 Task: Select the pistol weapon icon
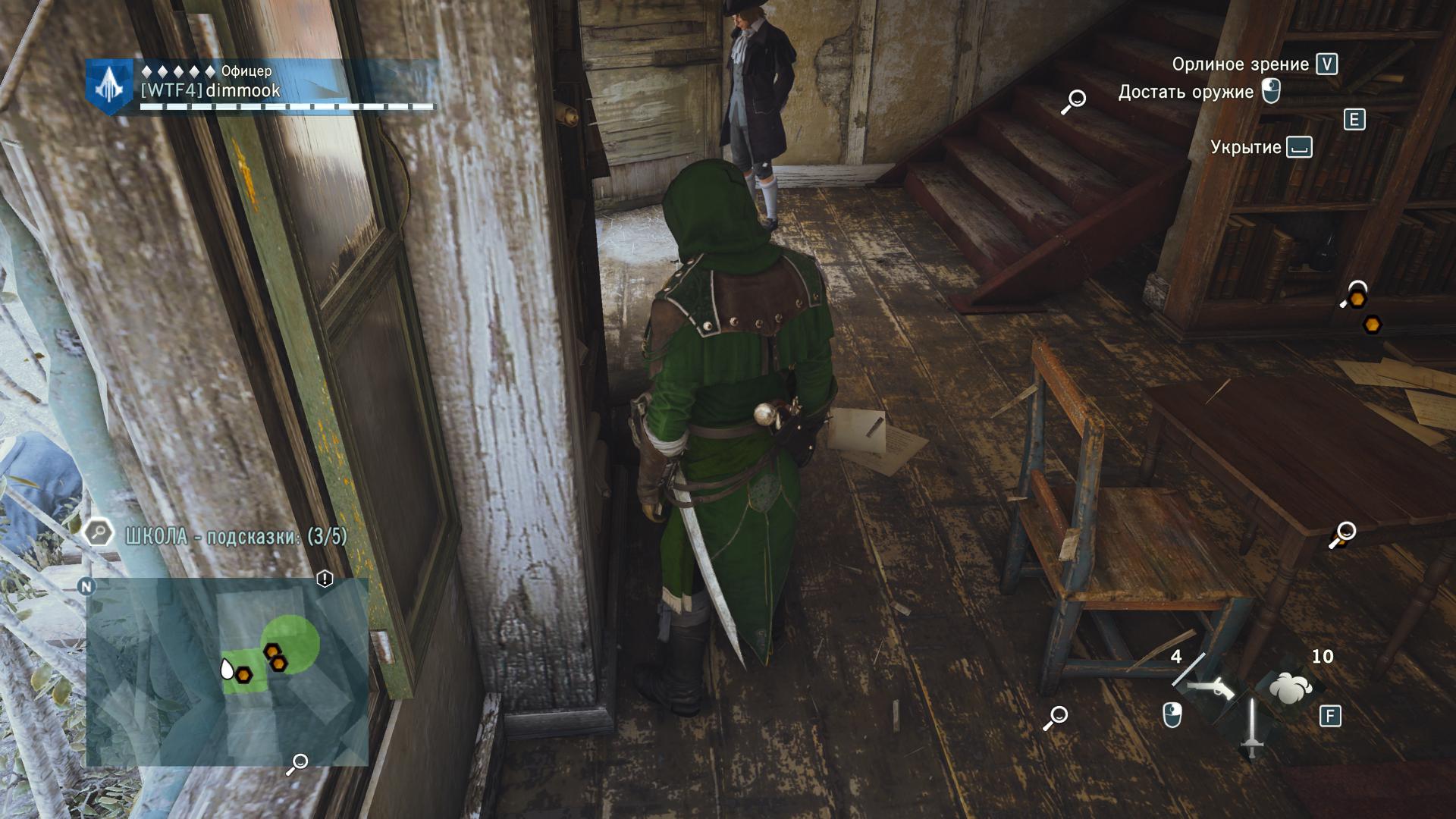click(x=1210, y=689)
